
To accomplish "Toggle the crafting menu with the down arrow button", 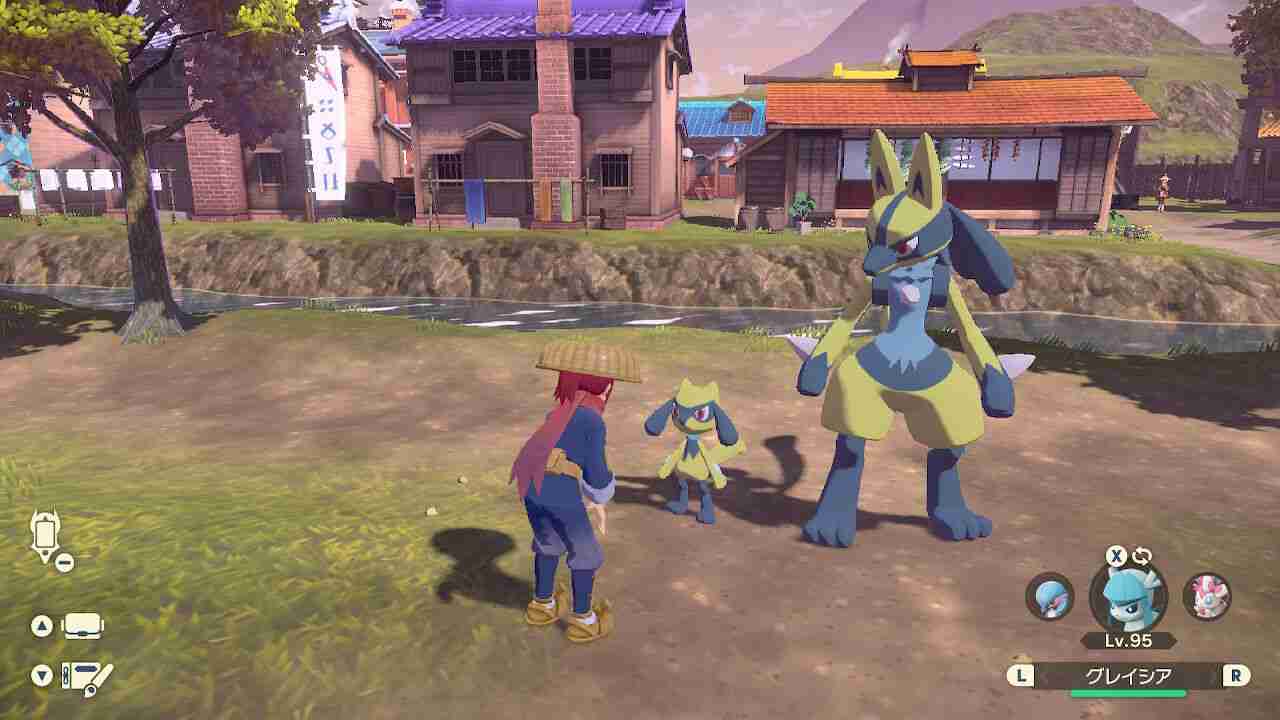I will pyautogui.click(x=41, y=675).
